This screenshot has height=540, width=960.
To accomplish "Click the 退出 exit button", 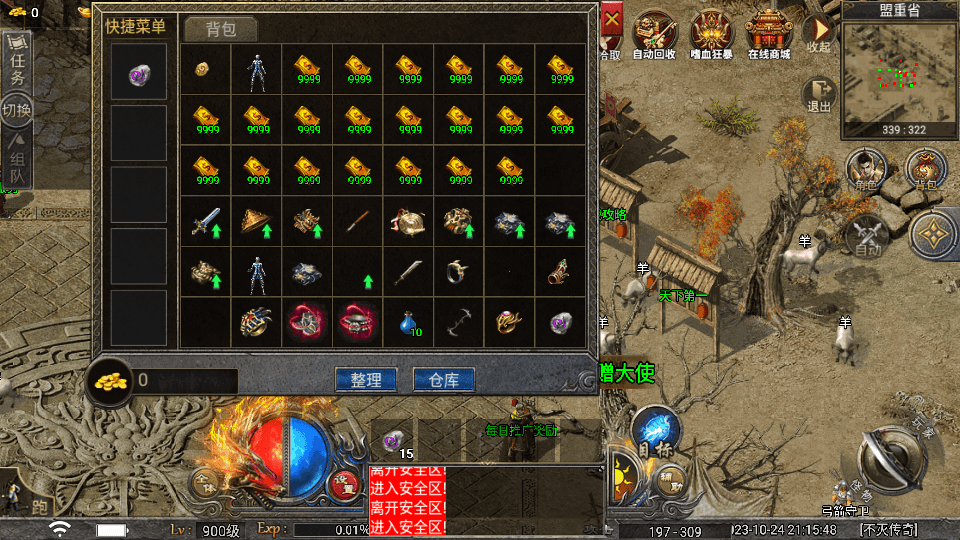I will [x=819, y=94].
